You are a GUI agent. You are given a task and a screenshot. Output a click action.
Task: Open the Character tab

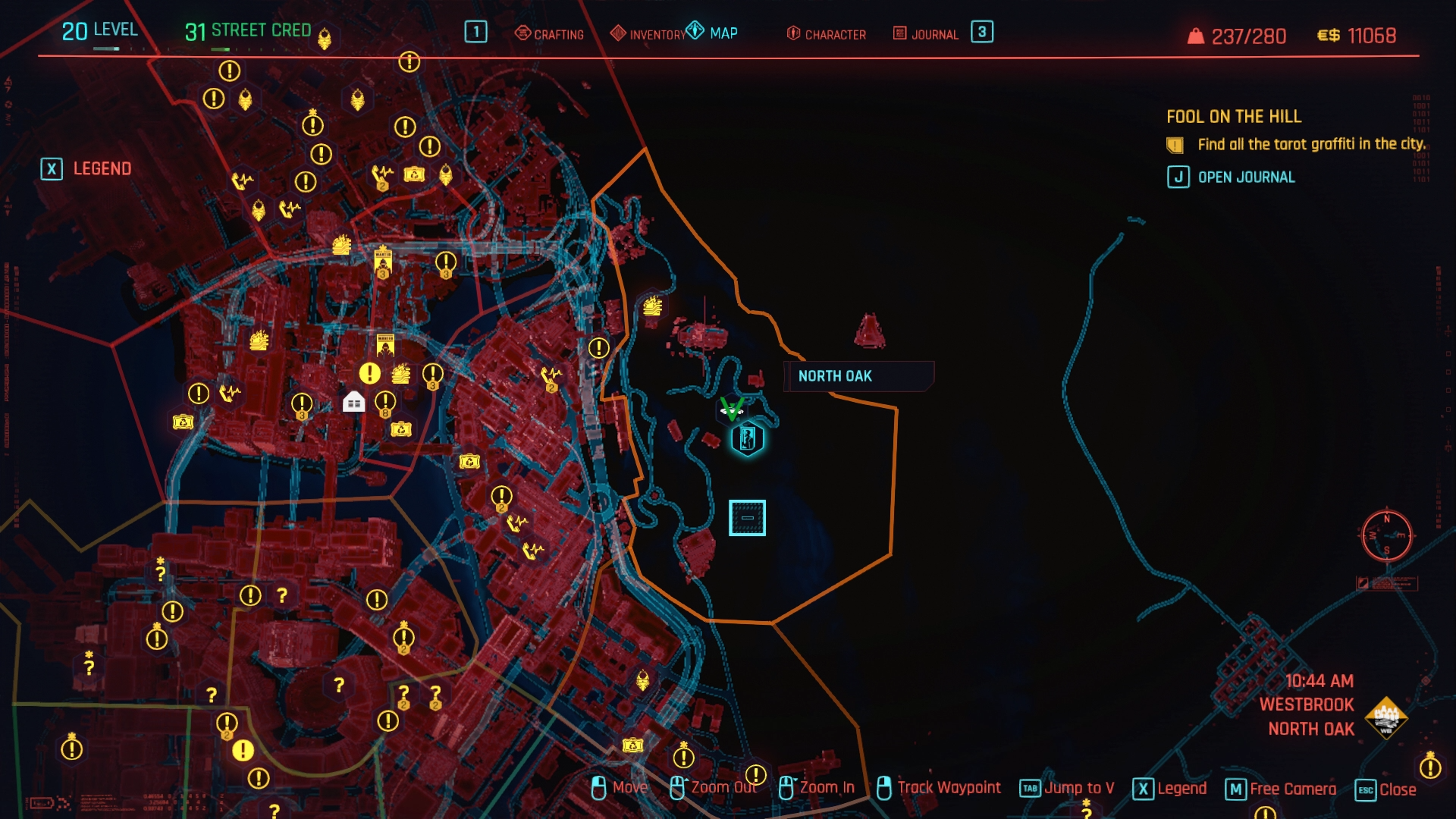point(827,34)
